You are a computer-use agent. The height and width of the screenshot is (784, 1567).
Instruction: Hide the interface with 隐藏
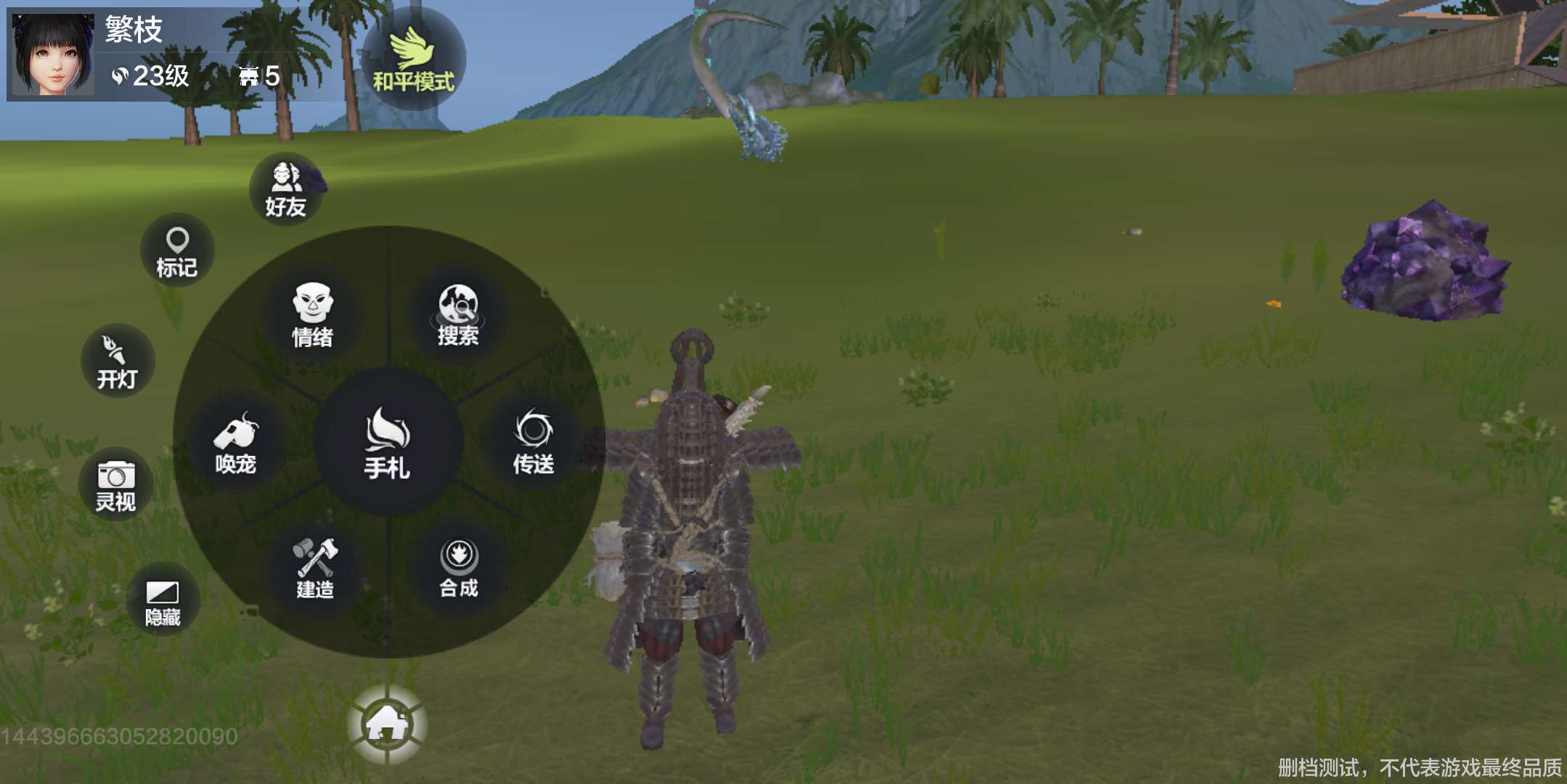coord(163,601)
